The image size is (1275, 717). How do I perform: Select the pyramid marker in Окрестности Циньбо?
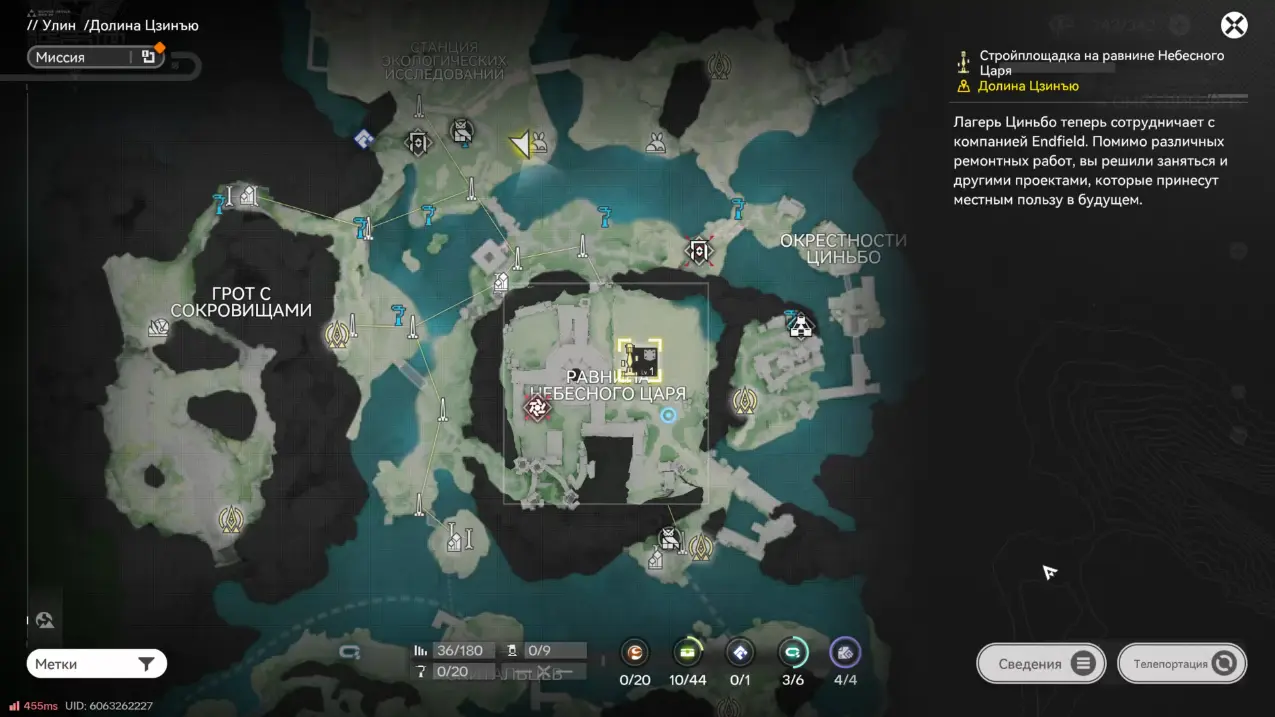(800, 325)
